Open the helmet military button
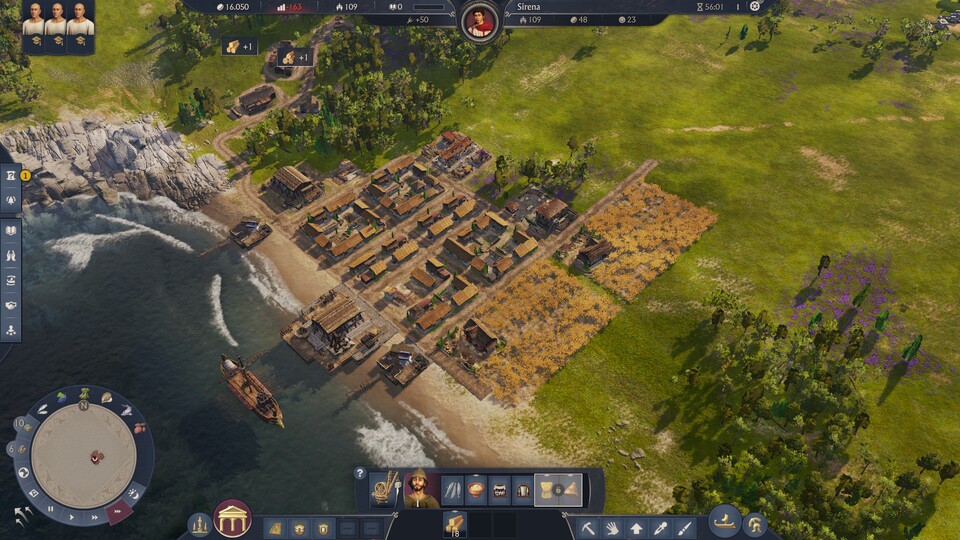Image resolution: width=960 pixels, height=540 pixels. (754, 523)
